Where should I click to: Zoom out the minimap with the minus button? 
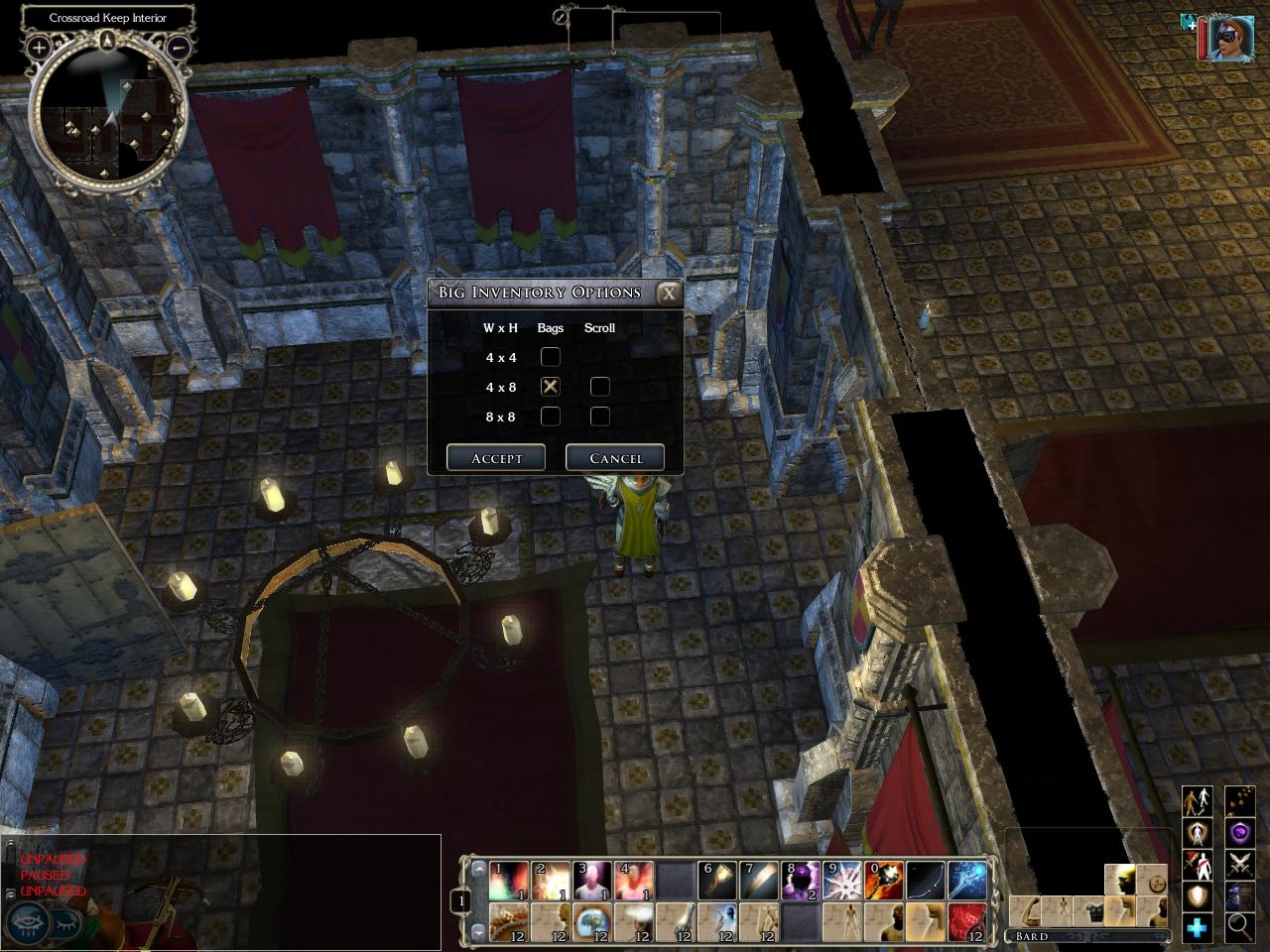coord(180,47)
